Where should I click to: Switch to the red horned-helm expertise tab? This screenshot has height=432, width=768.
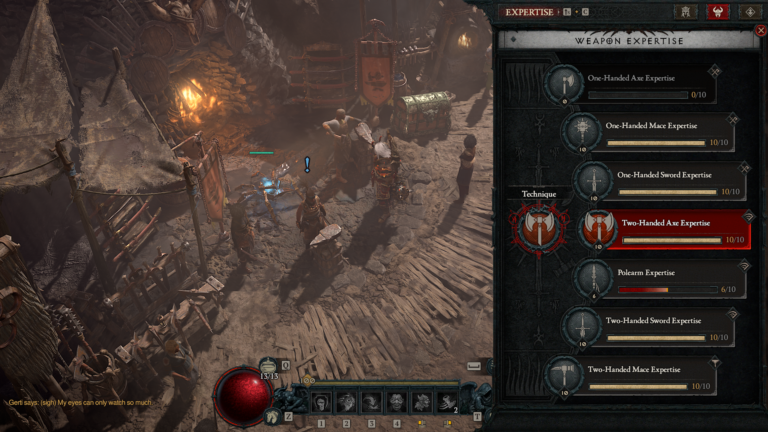click(718, 12)
